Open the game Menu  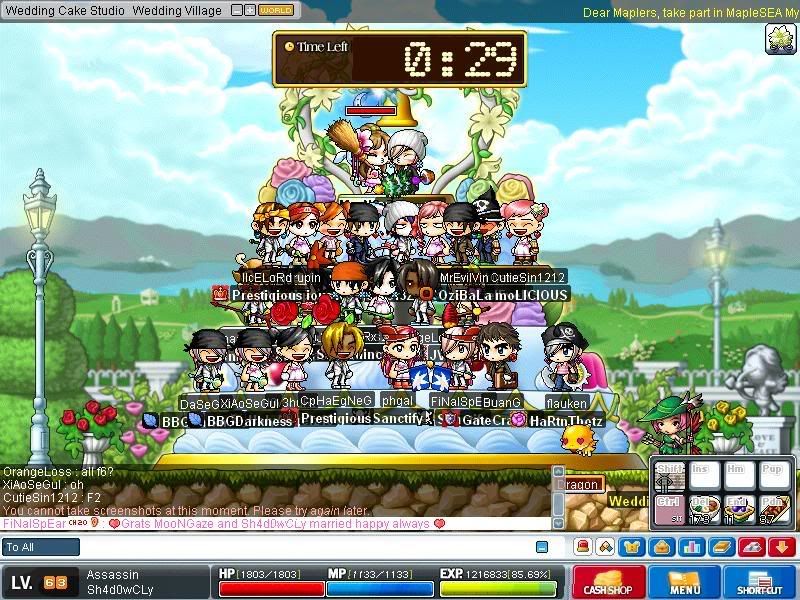[x=684, y=583]
